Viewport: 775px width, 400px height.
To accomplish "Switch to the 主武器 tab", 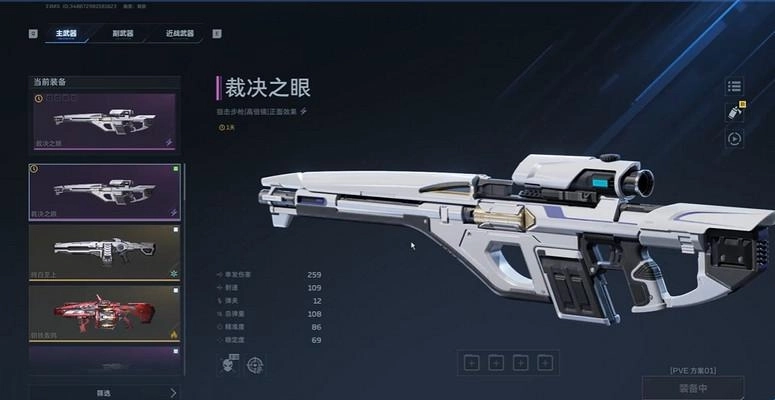I will tap(66, 33).
